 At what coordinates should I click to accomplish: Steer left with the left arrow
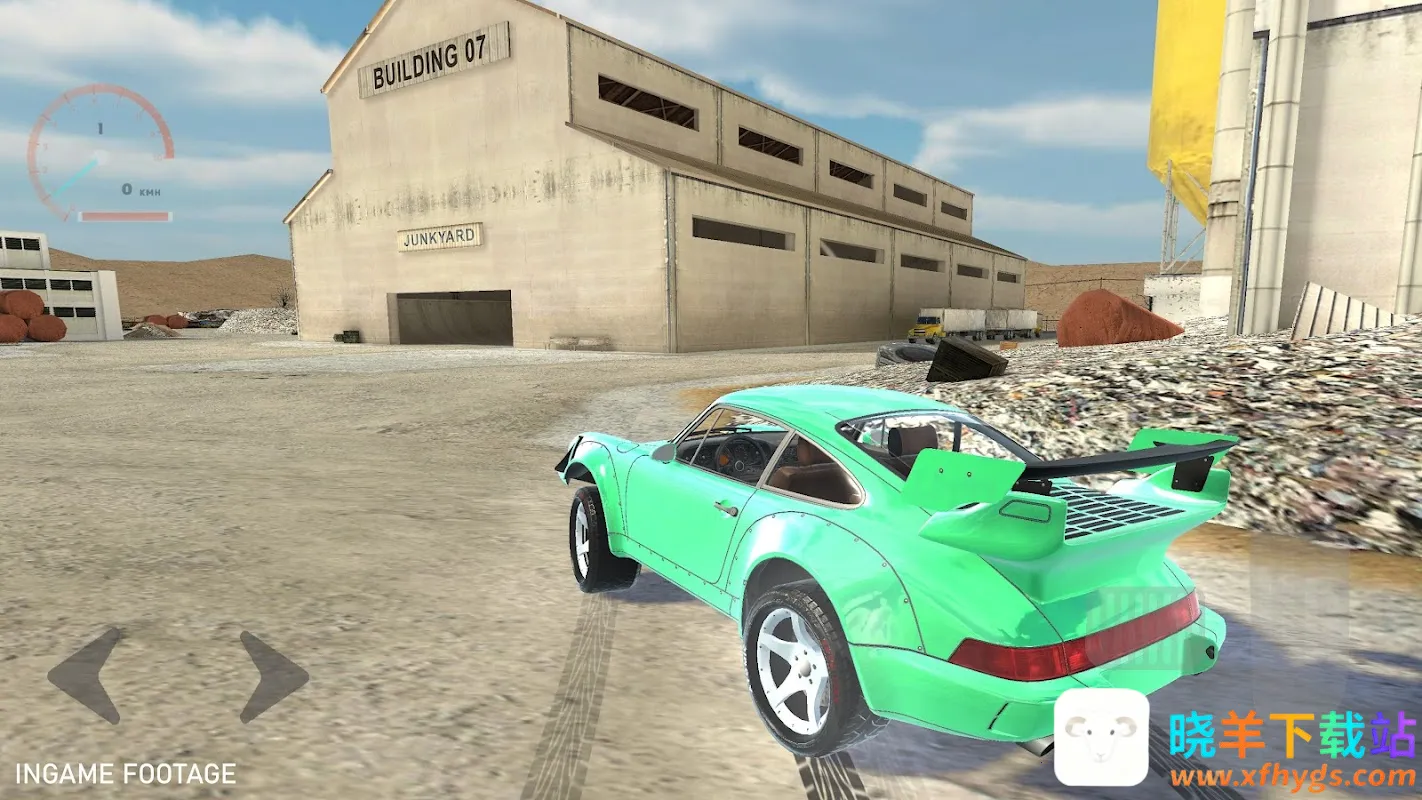pos(86,675)
